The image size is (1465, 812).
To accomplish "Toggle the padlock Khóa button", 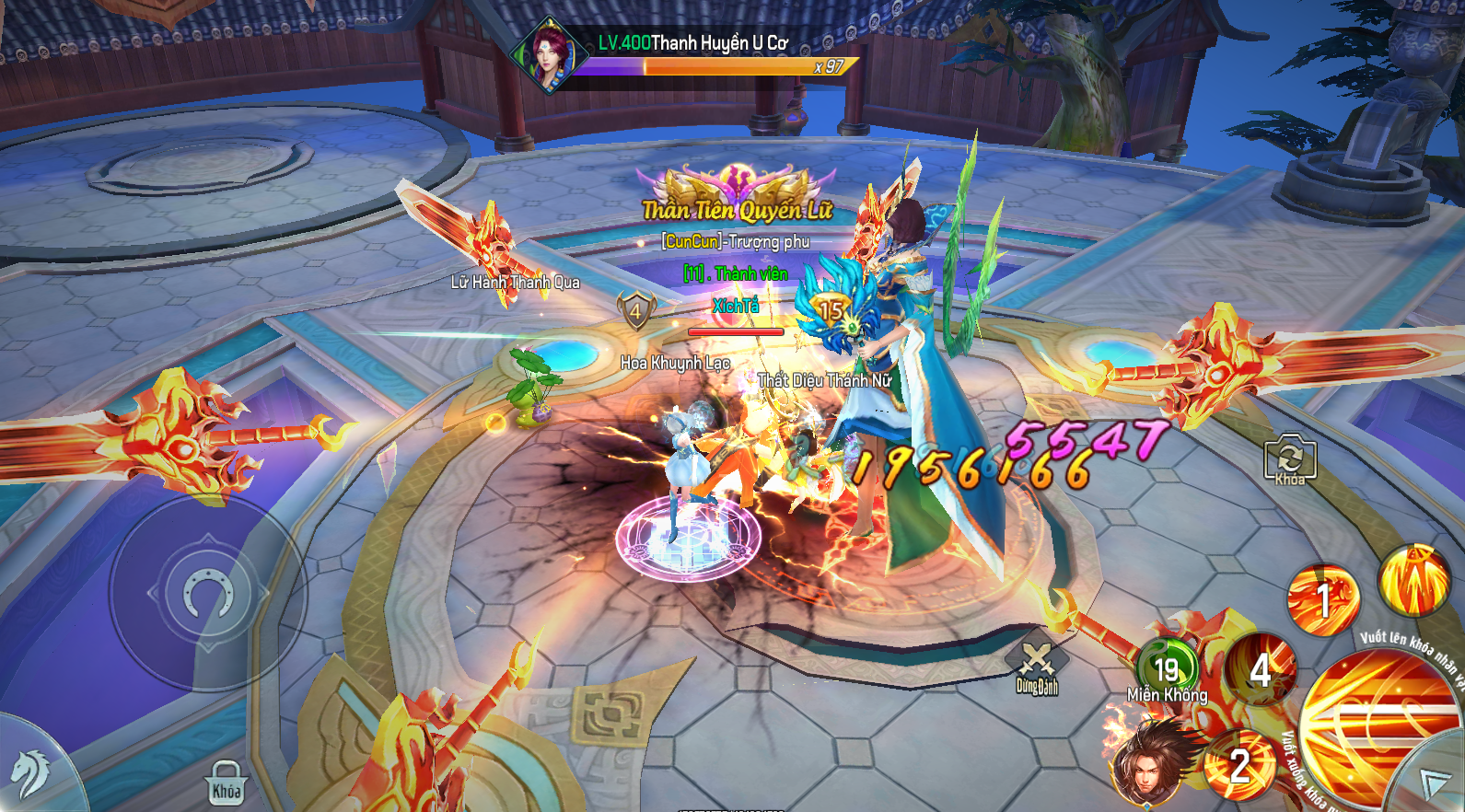I will click(x=227, y=784).
